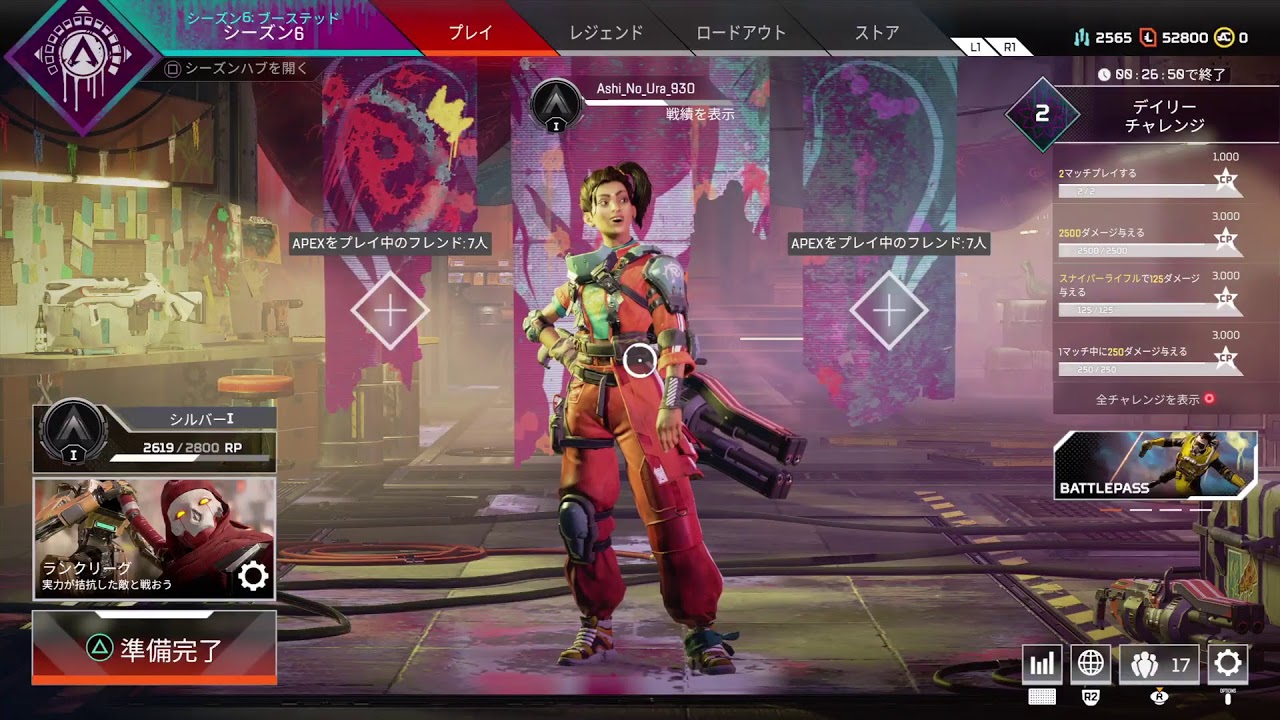This screenshot has height=720, width=1280.
Task: Show stats for Ashi_No_Ura_930
Action: tap(700, 115)
